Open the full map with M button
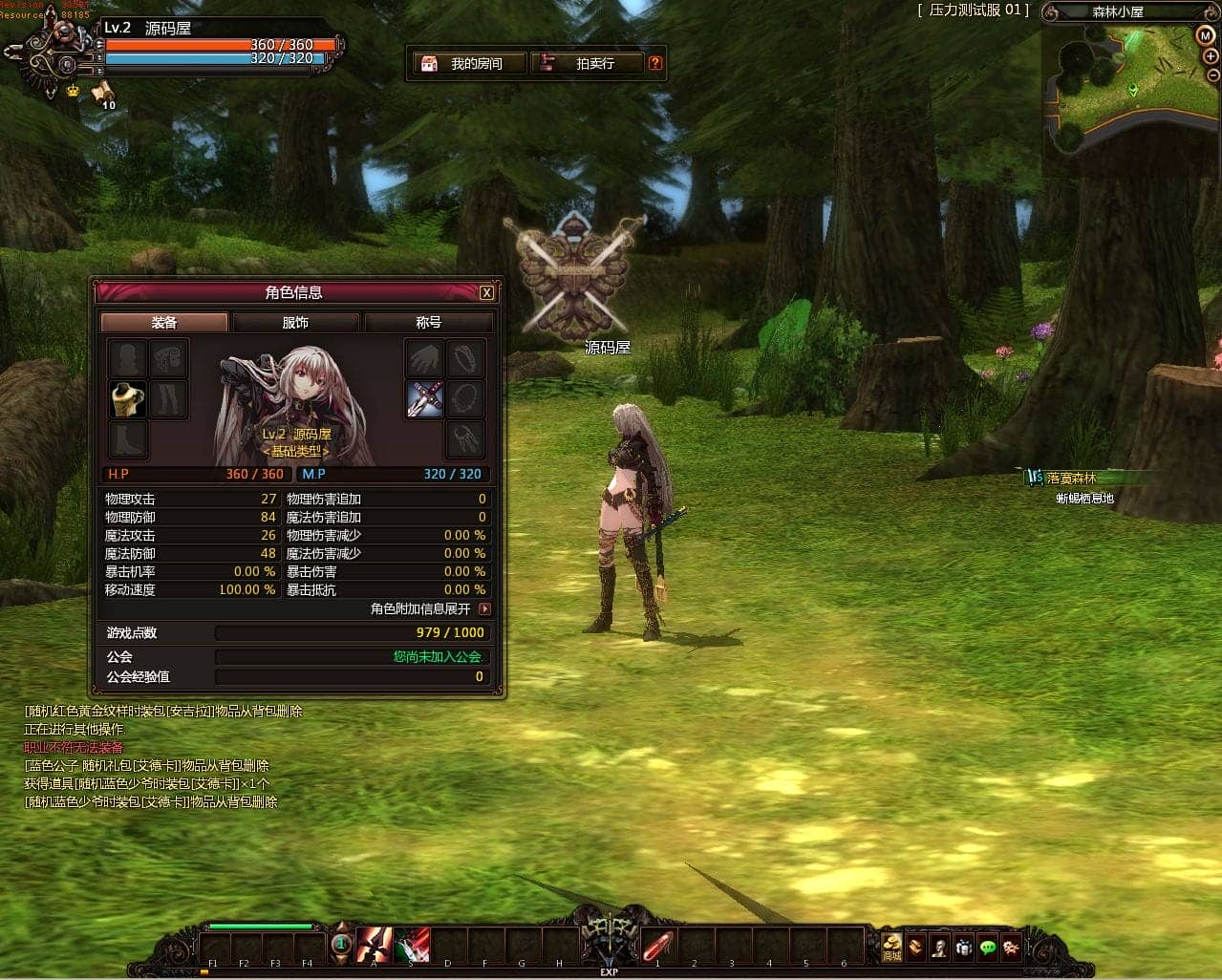 [1205, 35]
